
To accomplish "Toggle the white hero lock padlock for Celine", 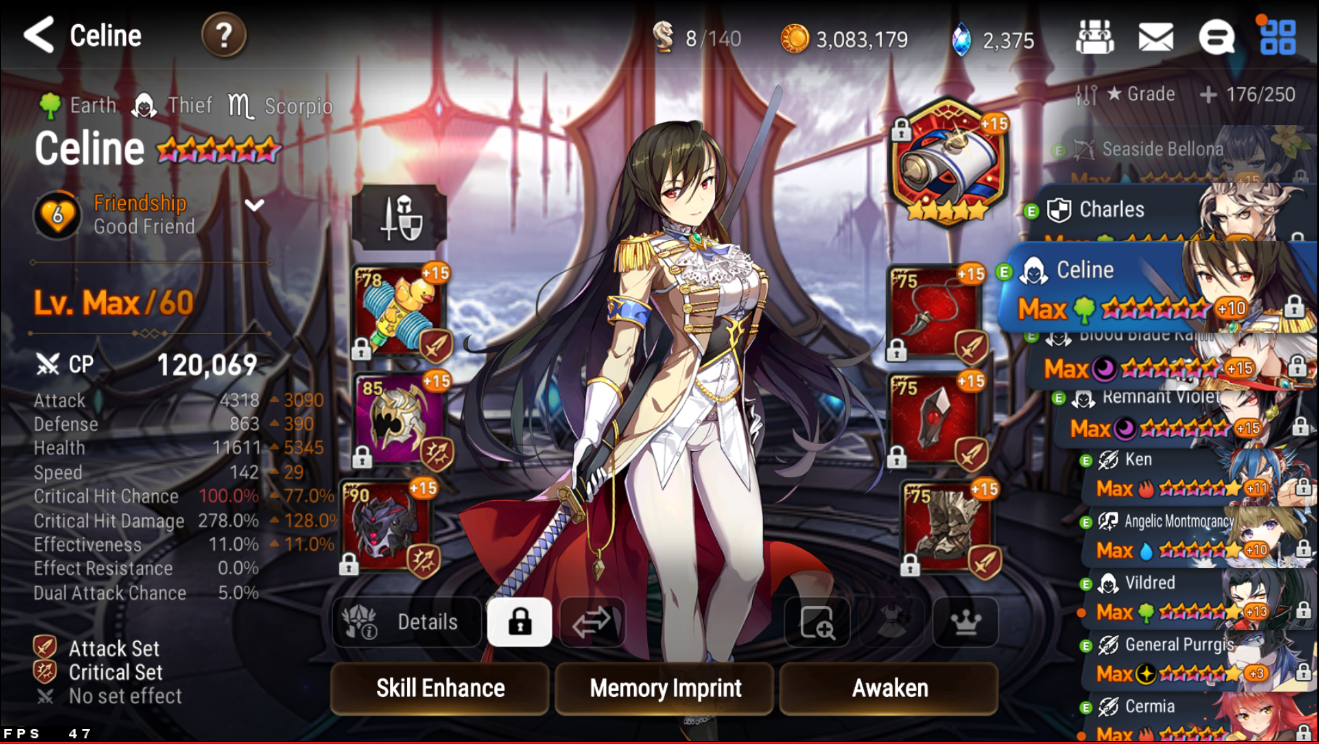I will [519, 621].
